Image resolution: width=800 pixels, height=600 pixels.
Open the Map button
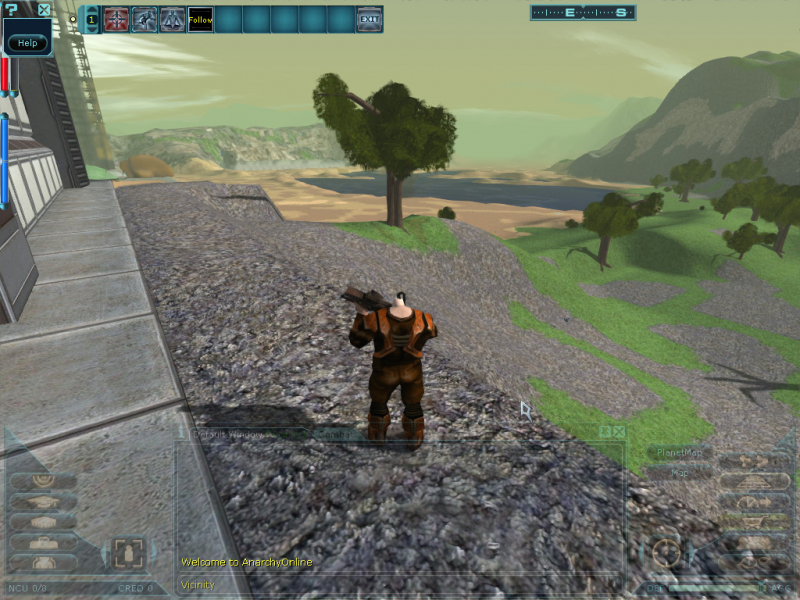coord(680,473)
